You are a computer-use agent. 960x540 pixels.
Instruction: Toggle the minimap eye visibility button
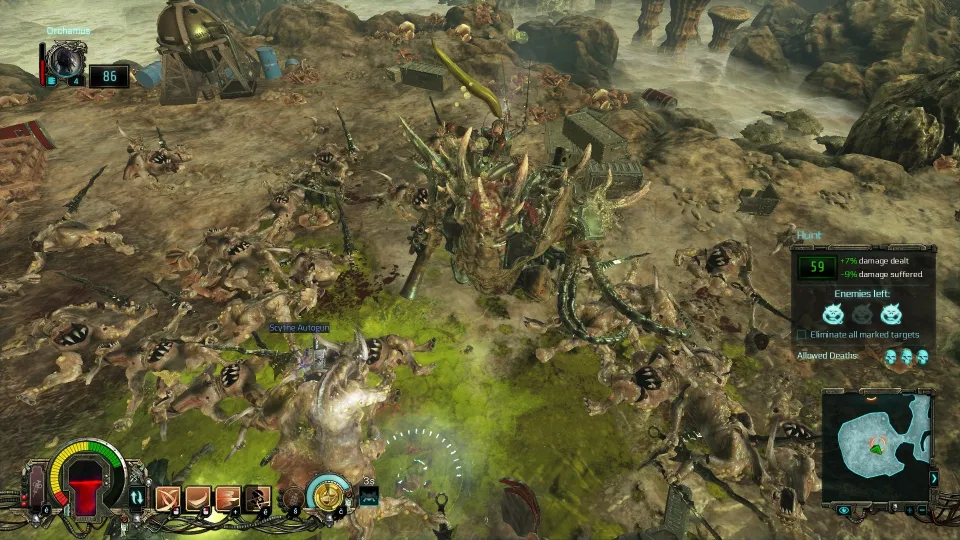(x=845, y=510)
